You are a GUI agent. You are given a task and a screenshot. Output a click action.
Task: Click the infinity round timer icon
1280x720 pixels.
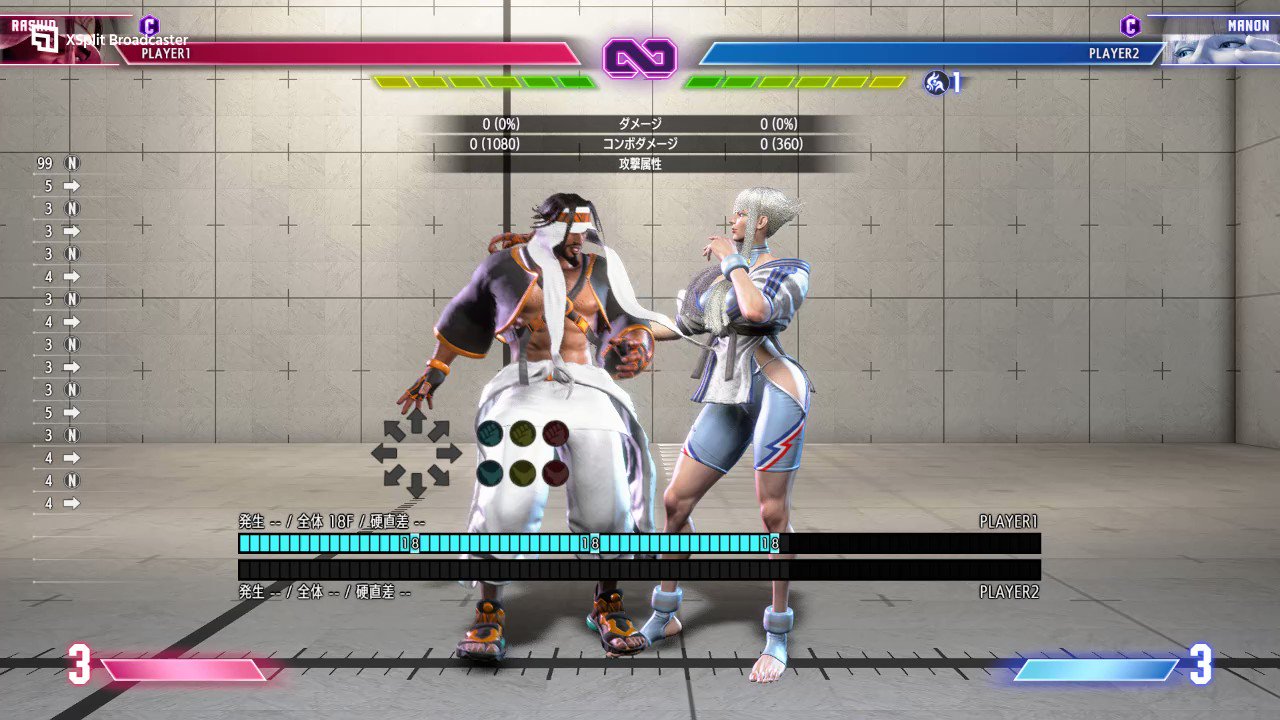click(640, 58)
